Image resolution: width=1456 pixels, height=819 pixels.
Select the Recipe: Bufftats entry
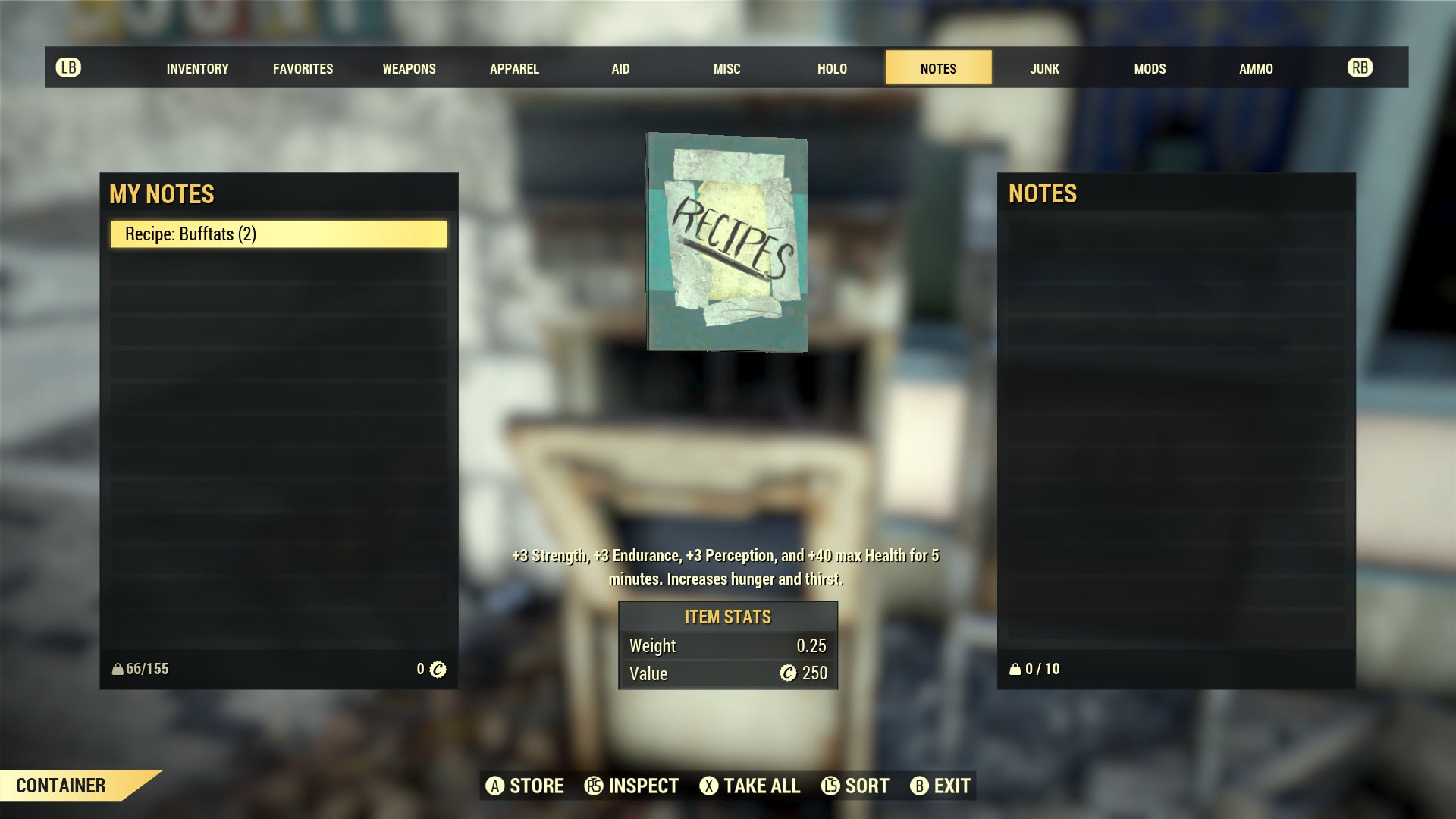pos(279,234)
